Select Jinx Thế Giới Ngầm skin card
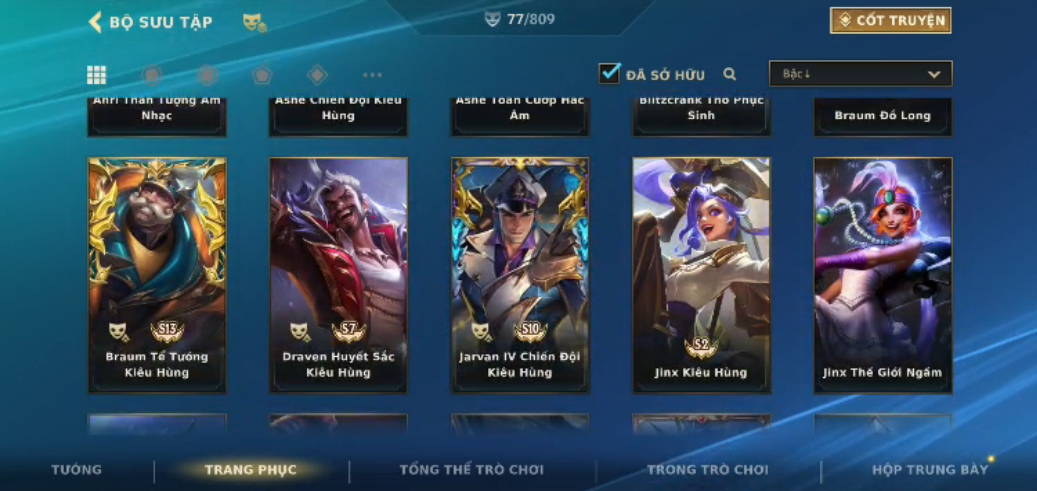 [x=882, y=273]
